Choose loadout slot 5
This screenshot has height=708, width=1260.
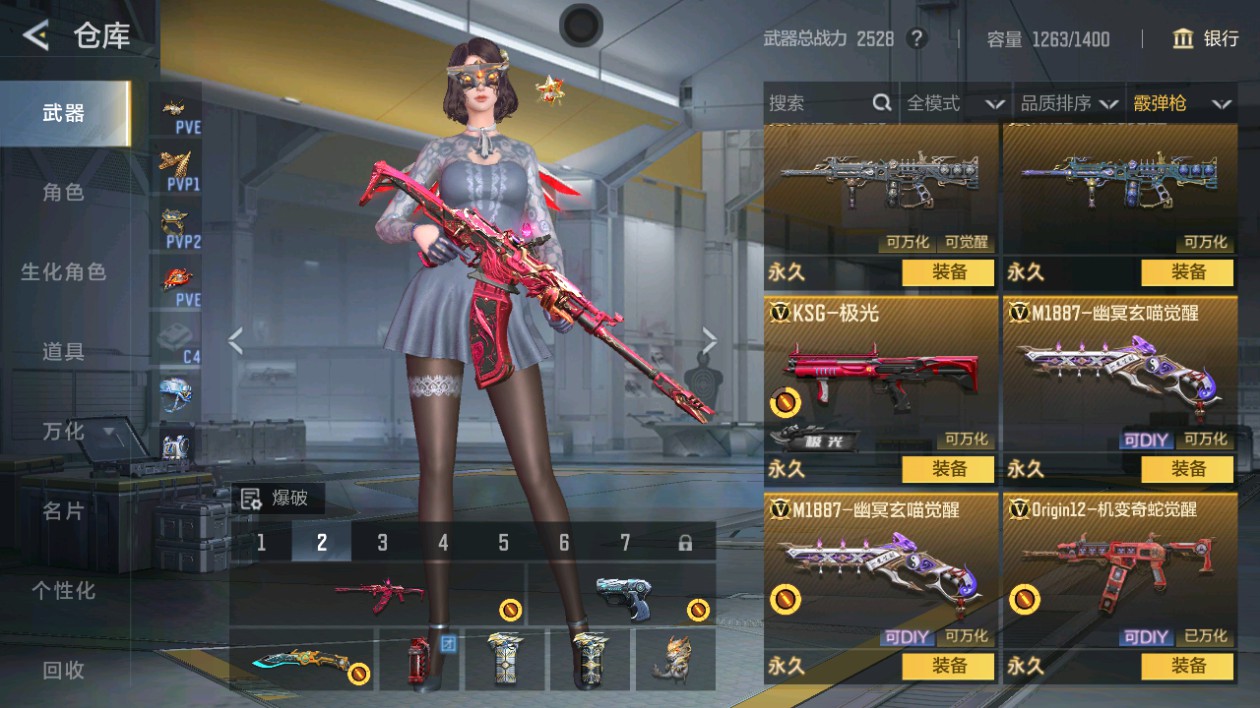[x=503, y=542]
